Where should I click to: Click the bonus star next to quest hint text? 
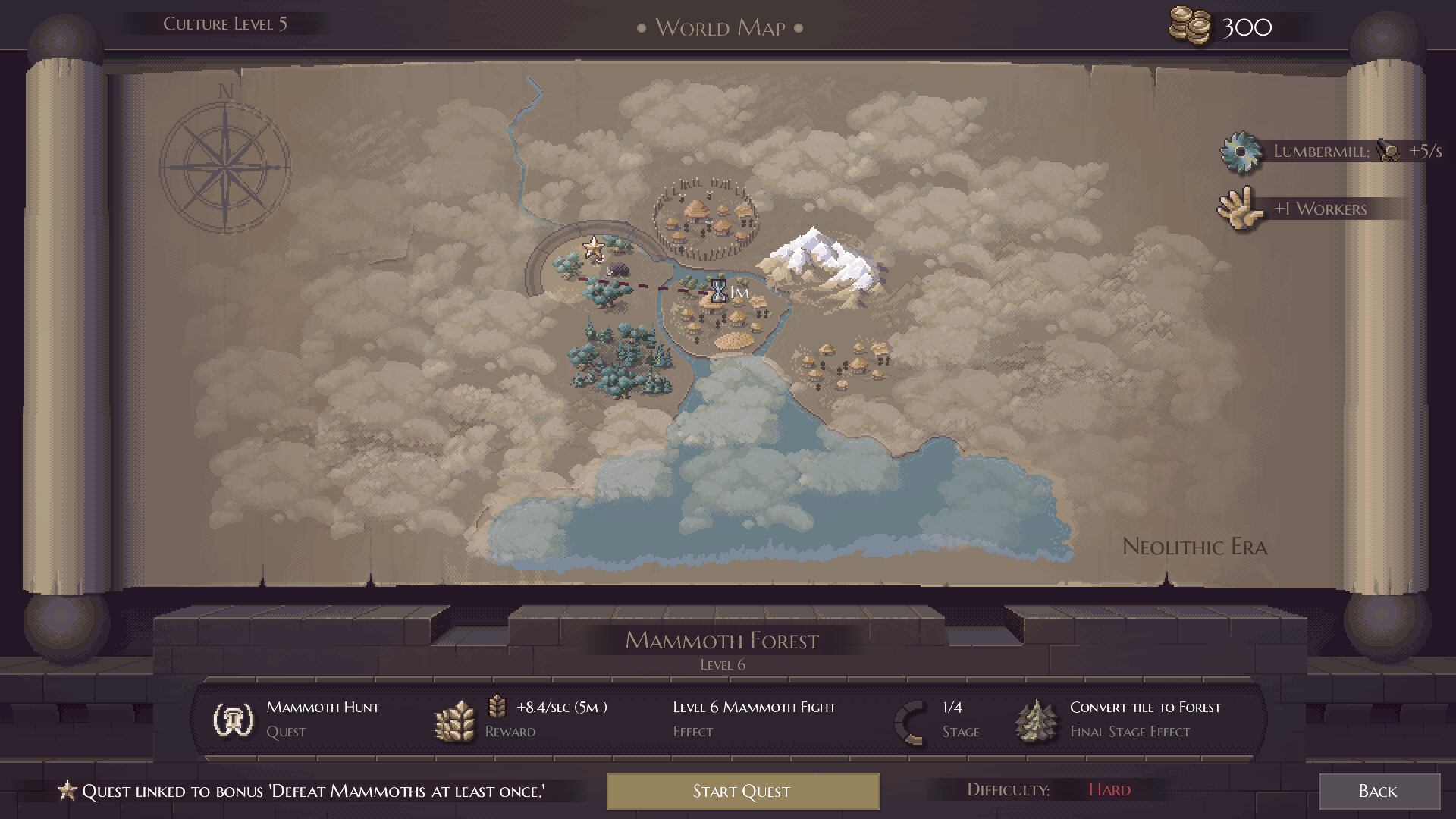[x=67, y=790]
